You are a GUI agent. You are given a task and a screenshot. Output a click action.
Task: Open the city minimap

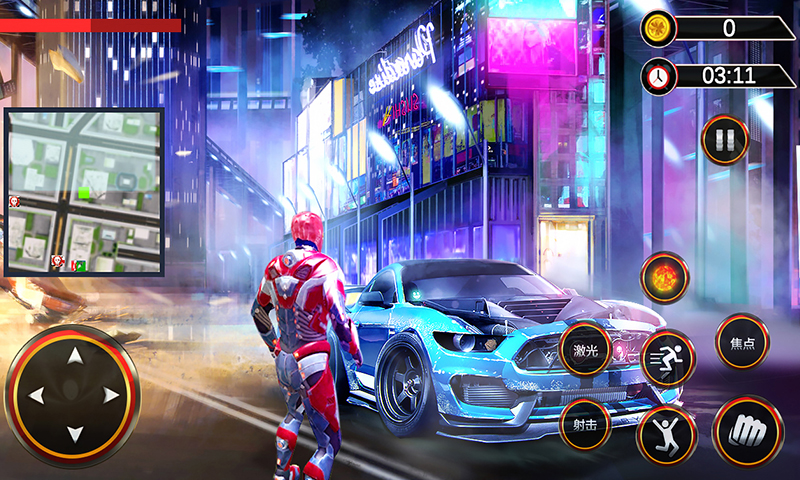coord(84,191)
